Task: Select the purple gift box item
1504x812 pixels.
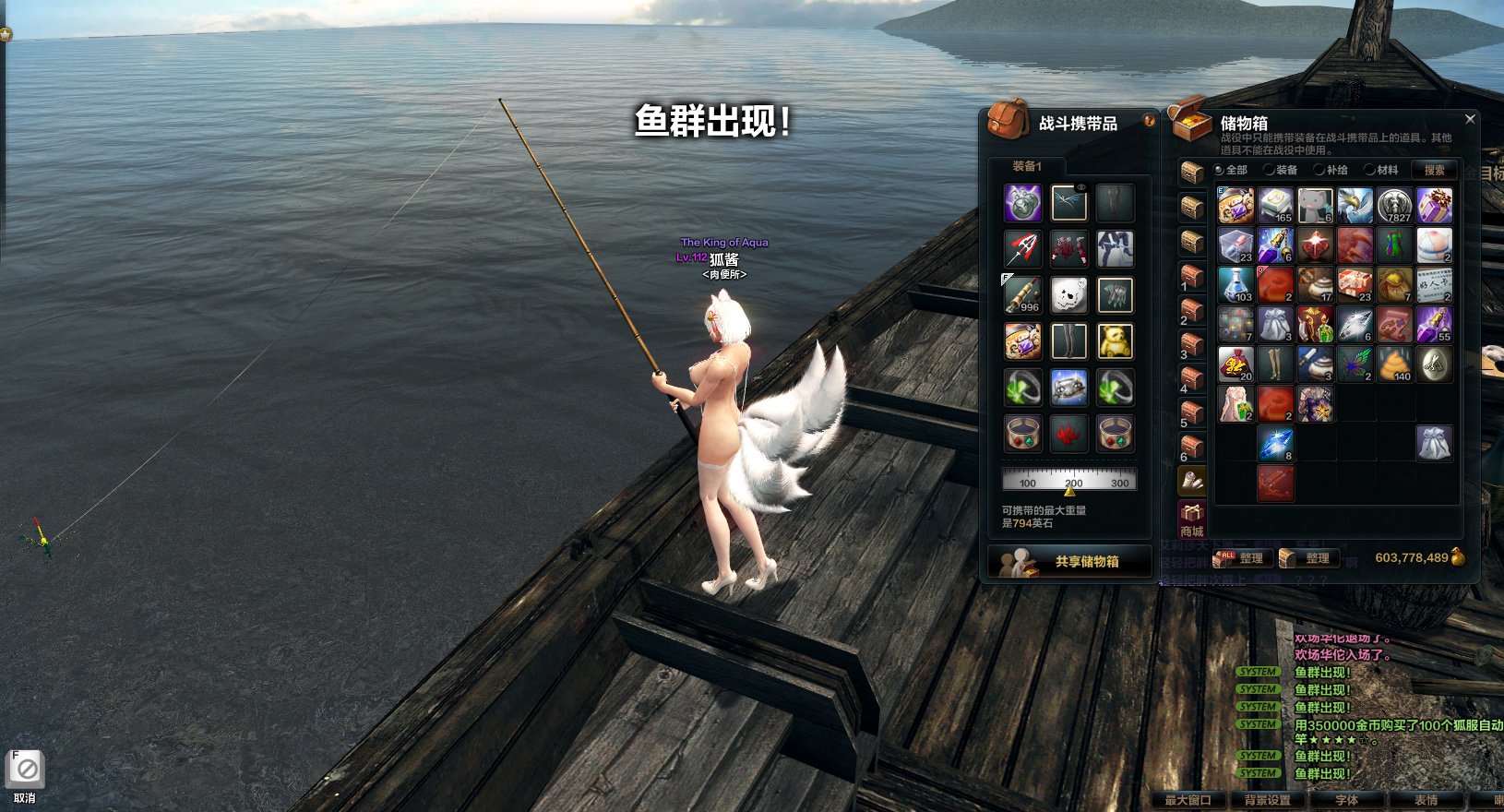Action: point(1434,206)
